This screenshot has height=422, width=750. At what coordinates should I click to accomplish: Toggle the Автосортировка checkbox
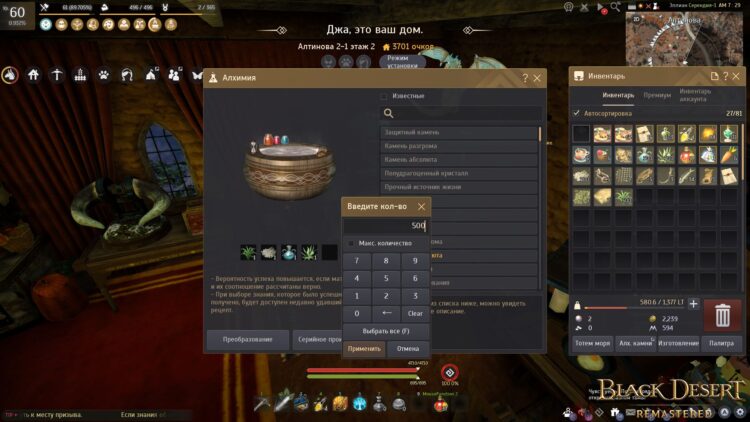576,113
